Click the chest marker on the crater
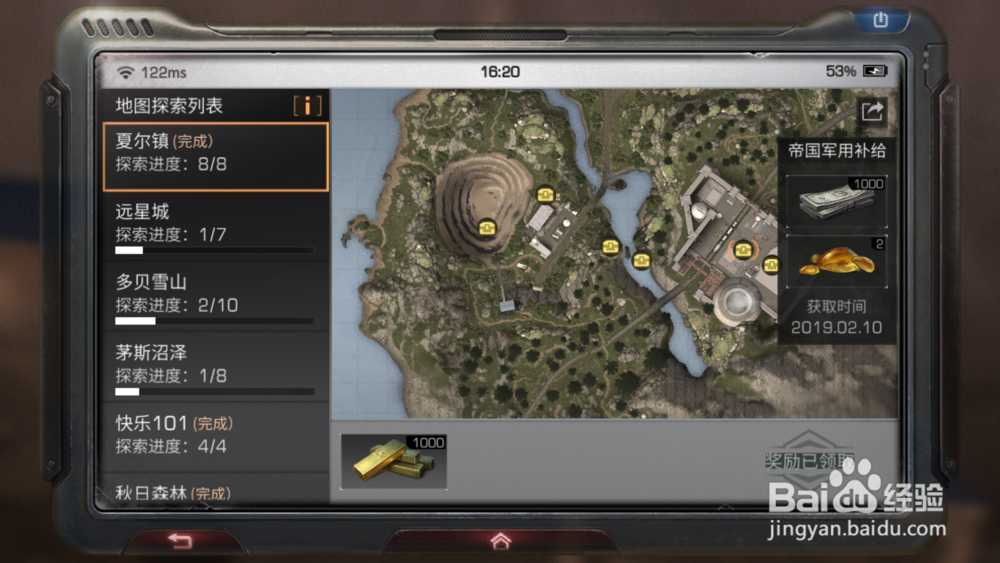This screenshot has width=1000, height=563. pos(486,227)
